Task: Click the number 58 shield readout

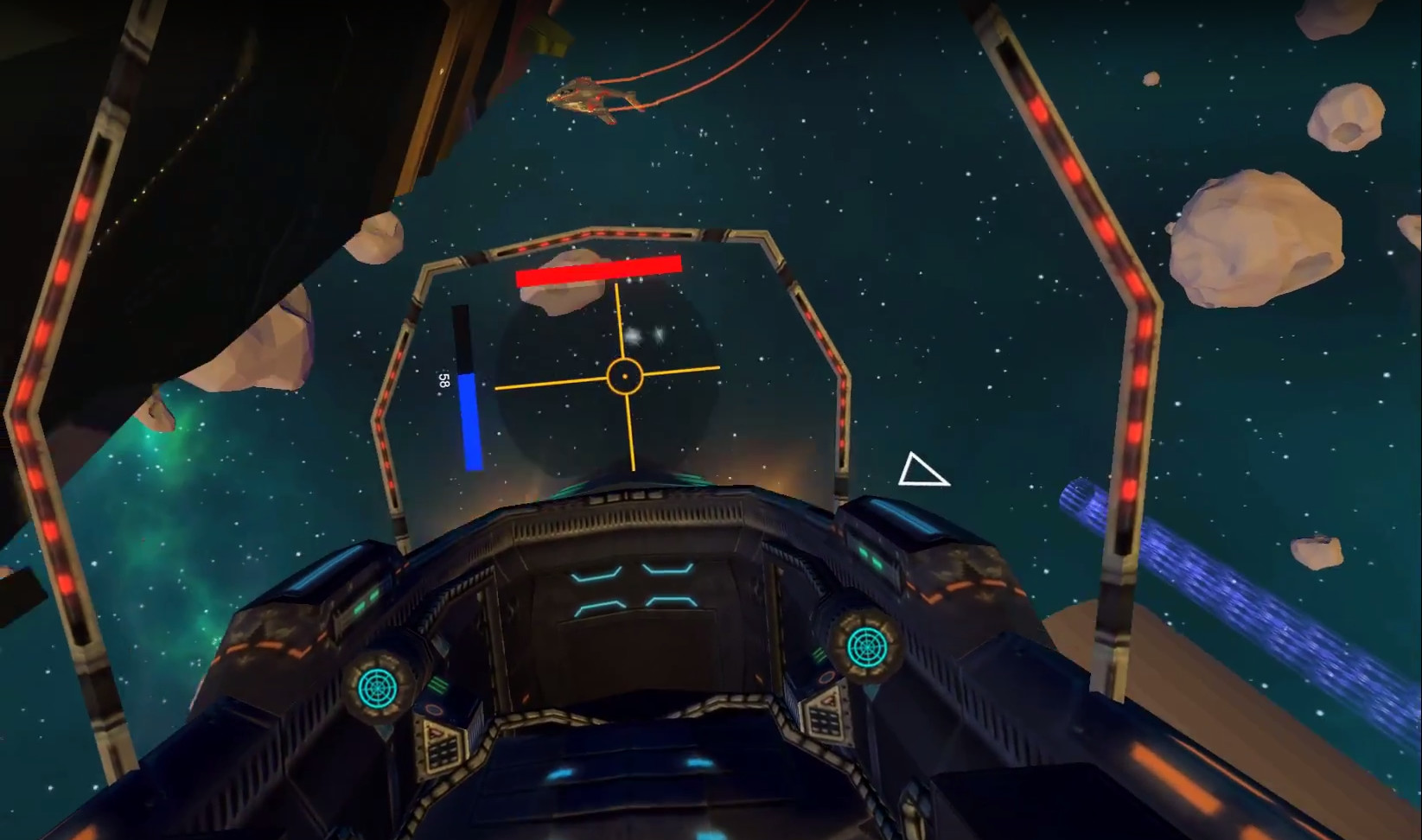Action: tap(443, 379)
